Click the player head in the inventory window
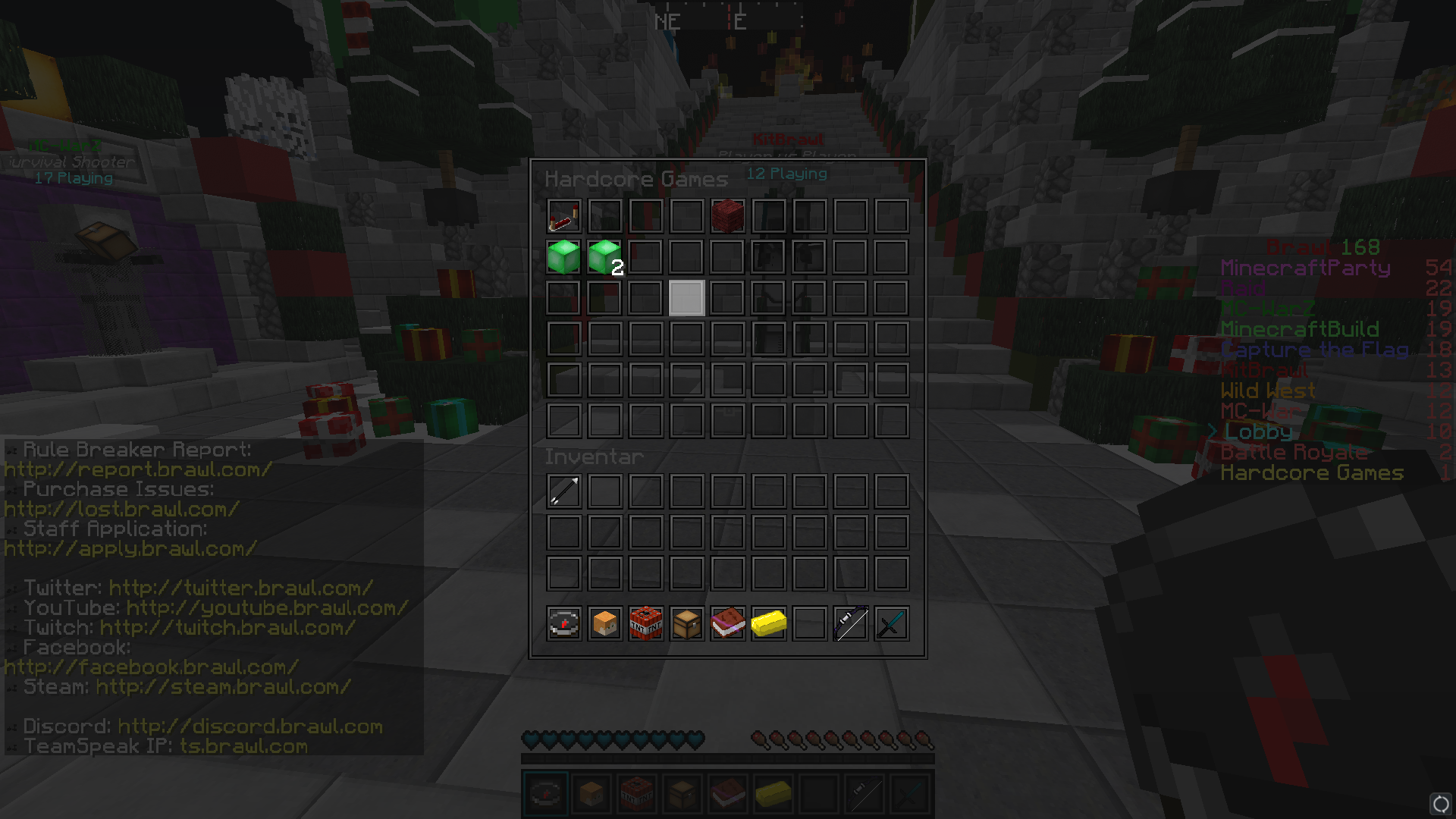1456x819 pixels. coord(604,623)
